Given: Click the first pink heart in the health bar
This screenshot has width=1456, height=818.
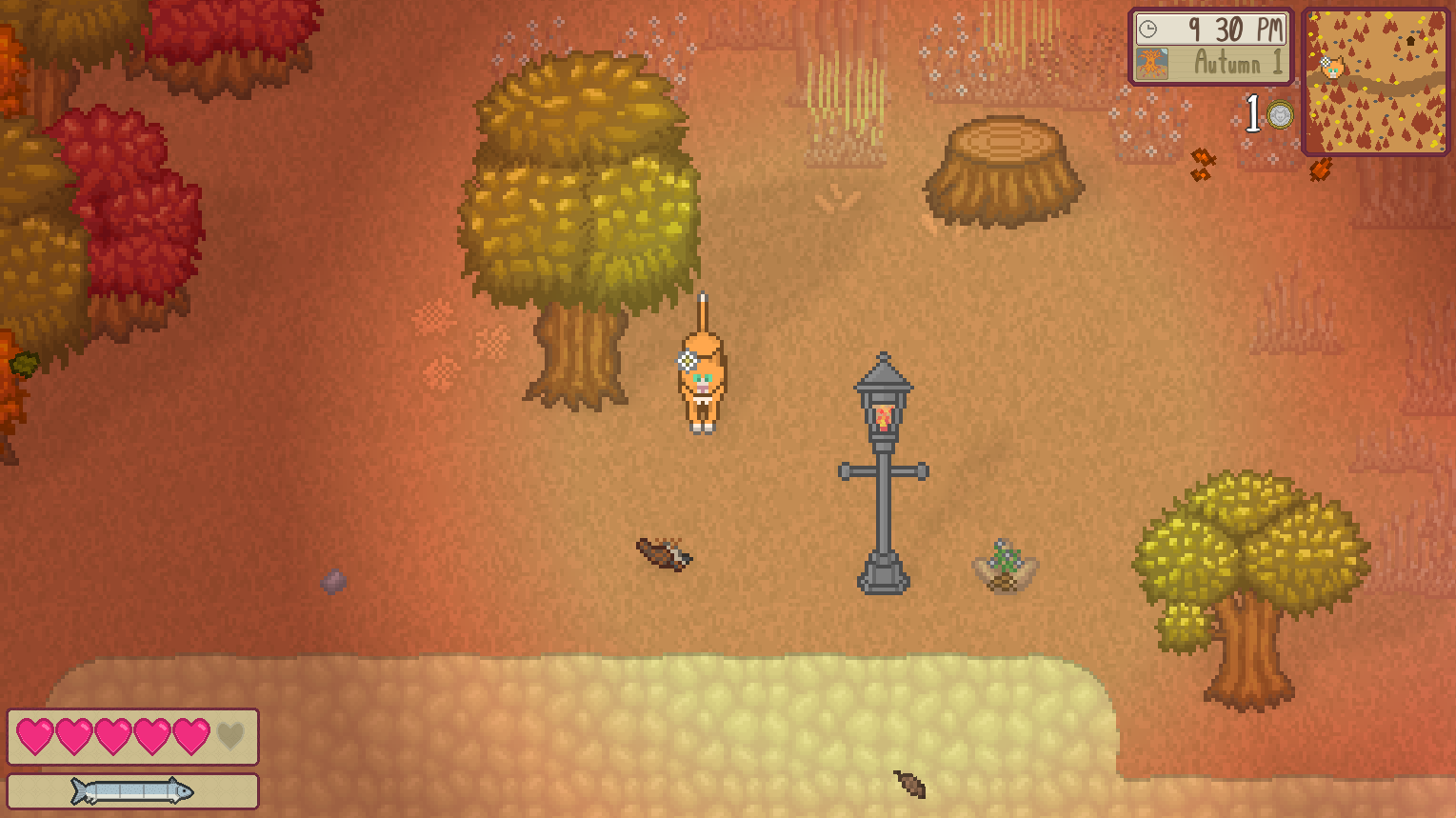Looking at the screenshot, I should click(x=33, y=735).
